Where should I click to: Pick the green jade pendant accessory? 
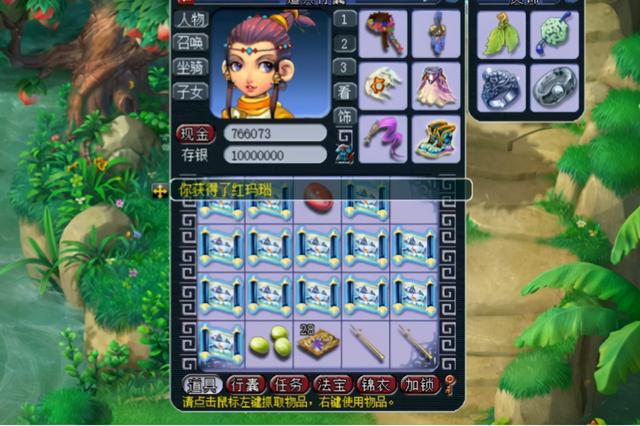pos(553,35)
